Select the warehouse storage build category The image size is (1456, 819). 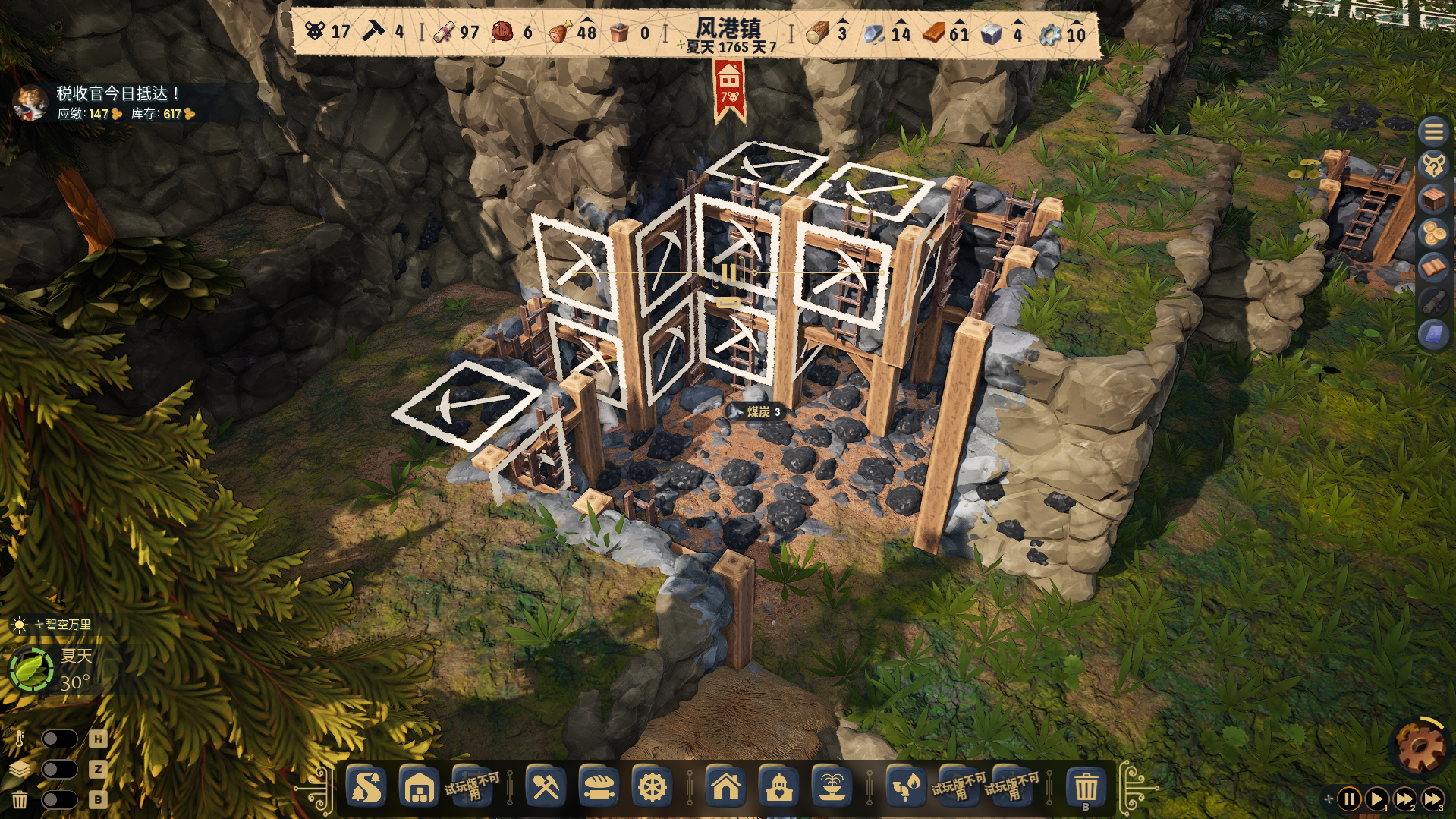tap(419, 787)
